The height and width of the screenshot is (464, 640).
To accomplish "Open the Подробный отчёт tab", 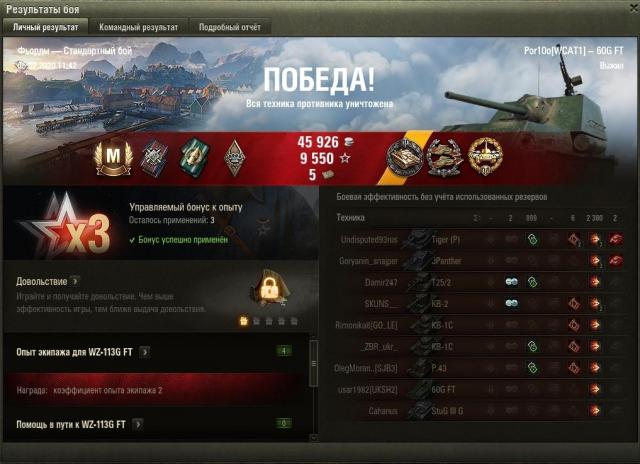I will [227, 27].
